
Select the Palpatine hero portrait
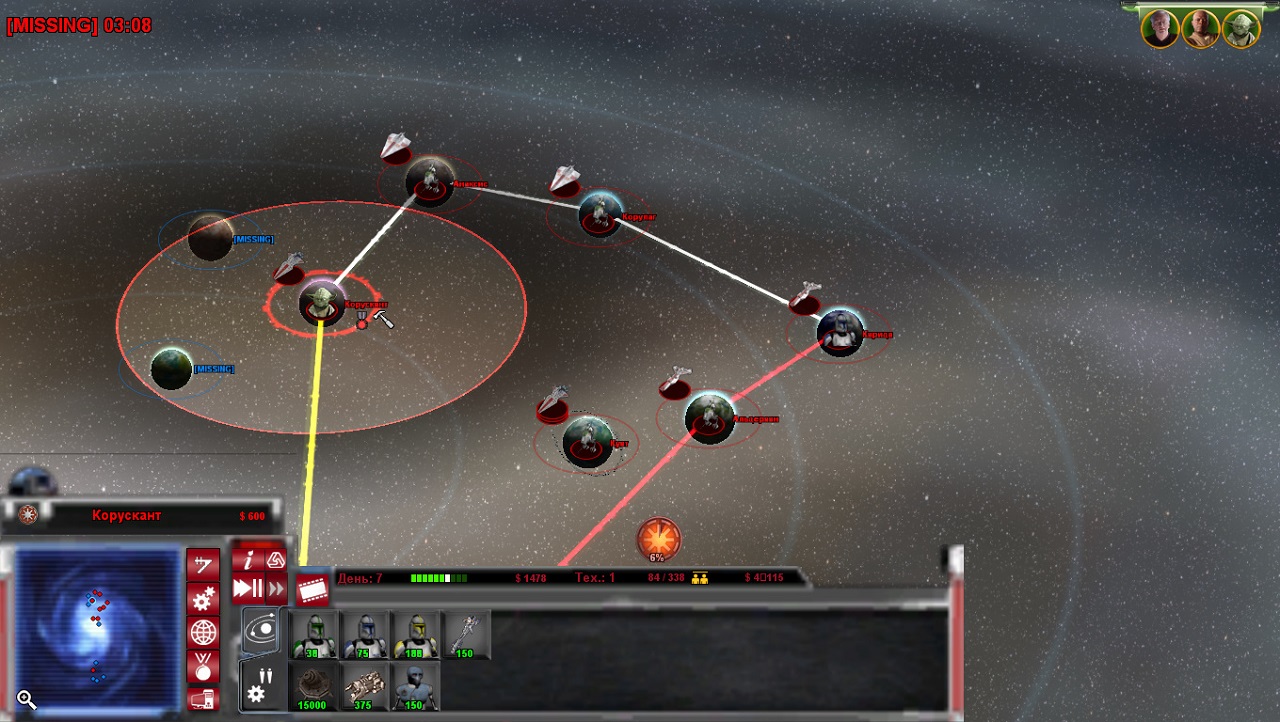point(1161,28)
